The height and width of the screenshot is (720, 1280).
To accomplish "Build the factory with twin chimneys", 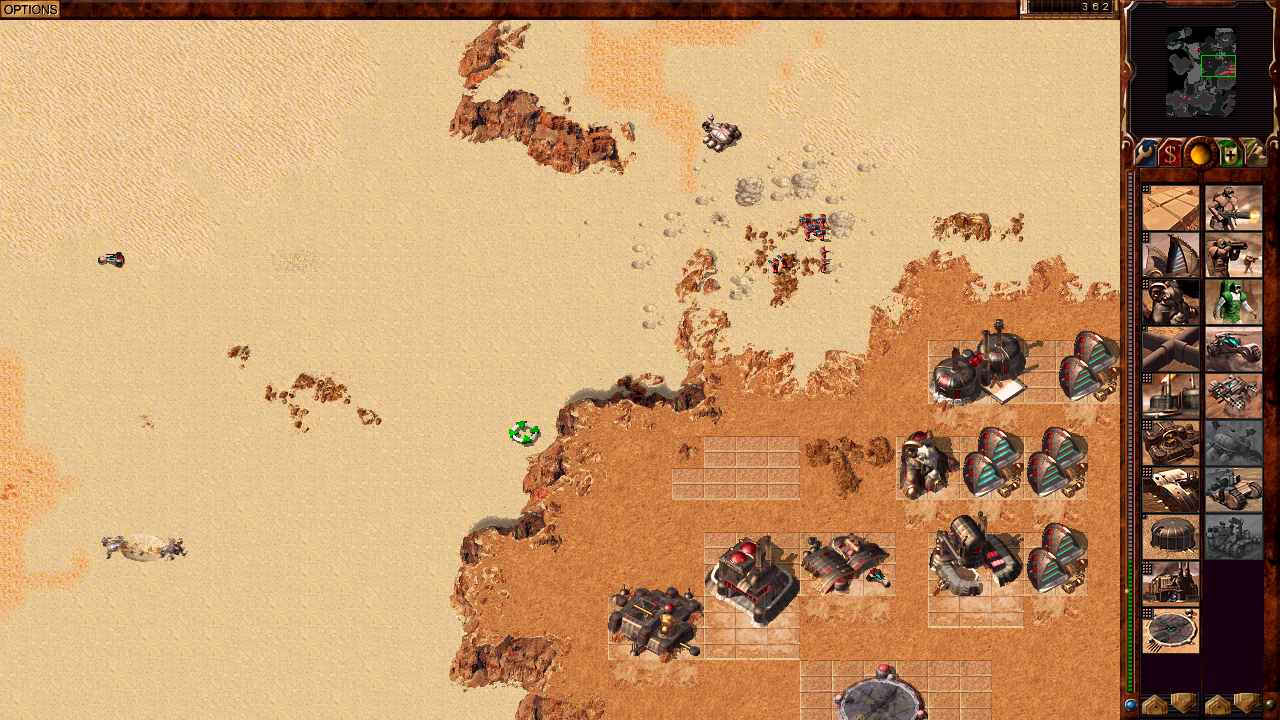I will click(x=1171, y=584).
